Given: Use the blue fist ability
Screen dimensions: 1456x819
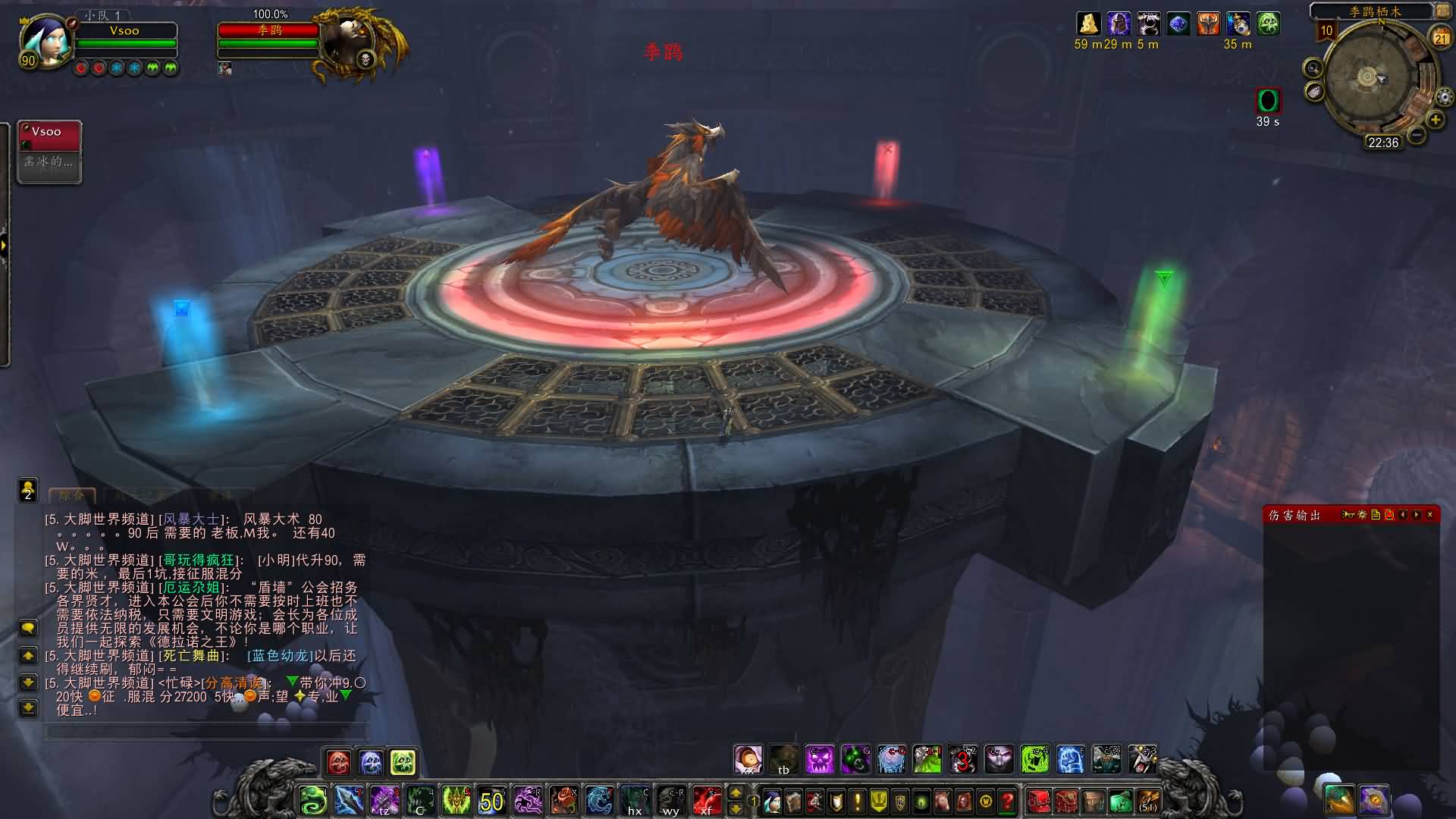Looking at the screenshot, I should pos(1070,759).
